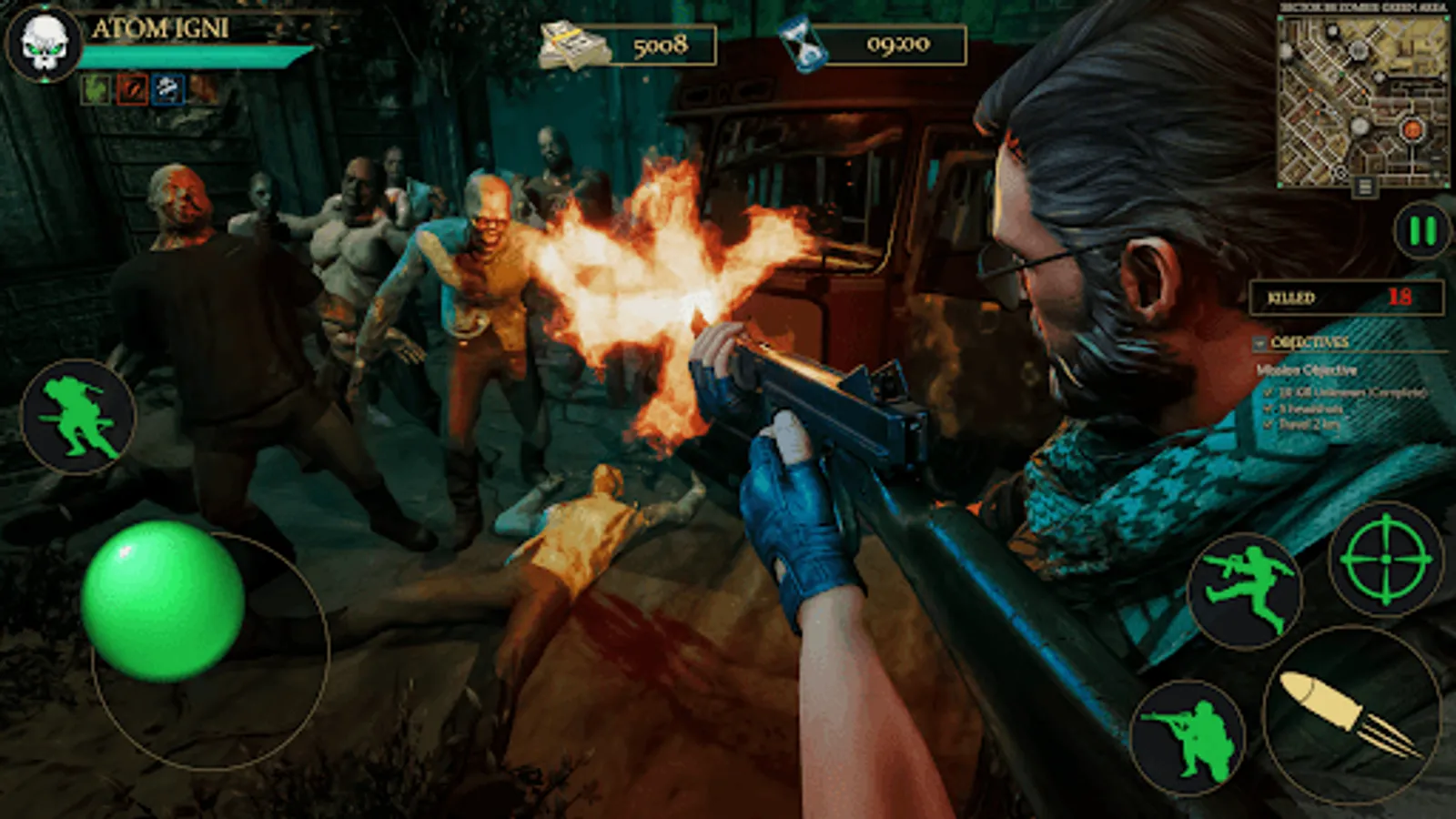The image size is (1456, 819).
Task: Select the red slash skill icon
Action: pos(132,89)
